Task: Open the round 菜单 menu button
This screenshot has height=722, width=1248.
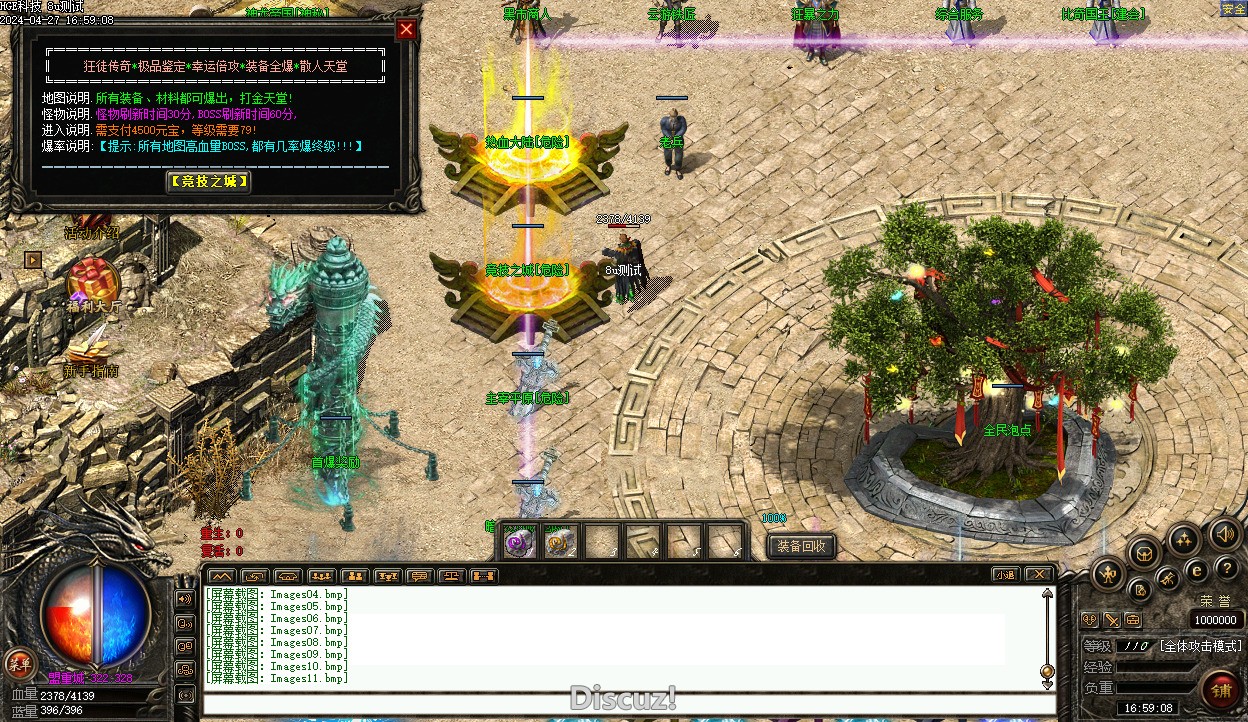Action: click(x=19, y=663)
